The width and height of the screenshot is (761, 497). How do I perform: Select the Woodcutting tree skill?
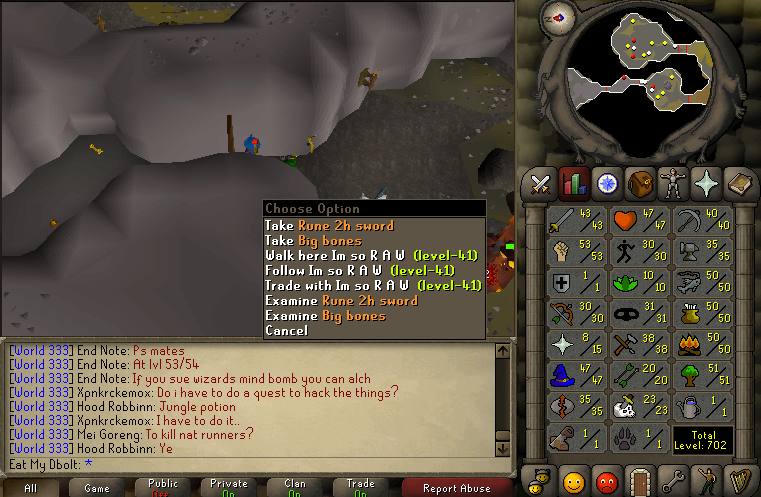(x=703, y=376)
